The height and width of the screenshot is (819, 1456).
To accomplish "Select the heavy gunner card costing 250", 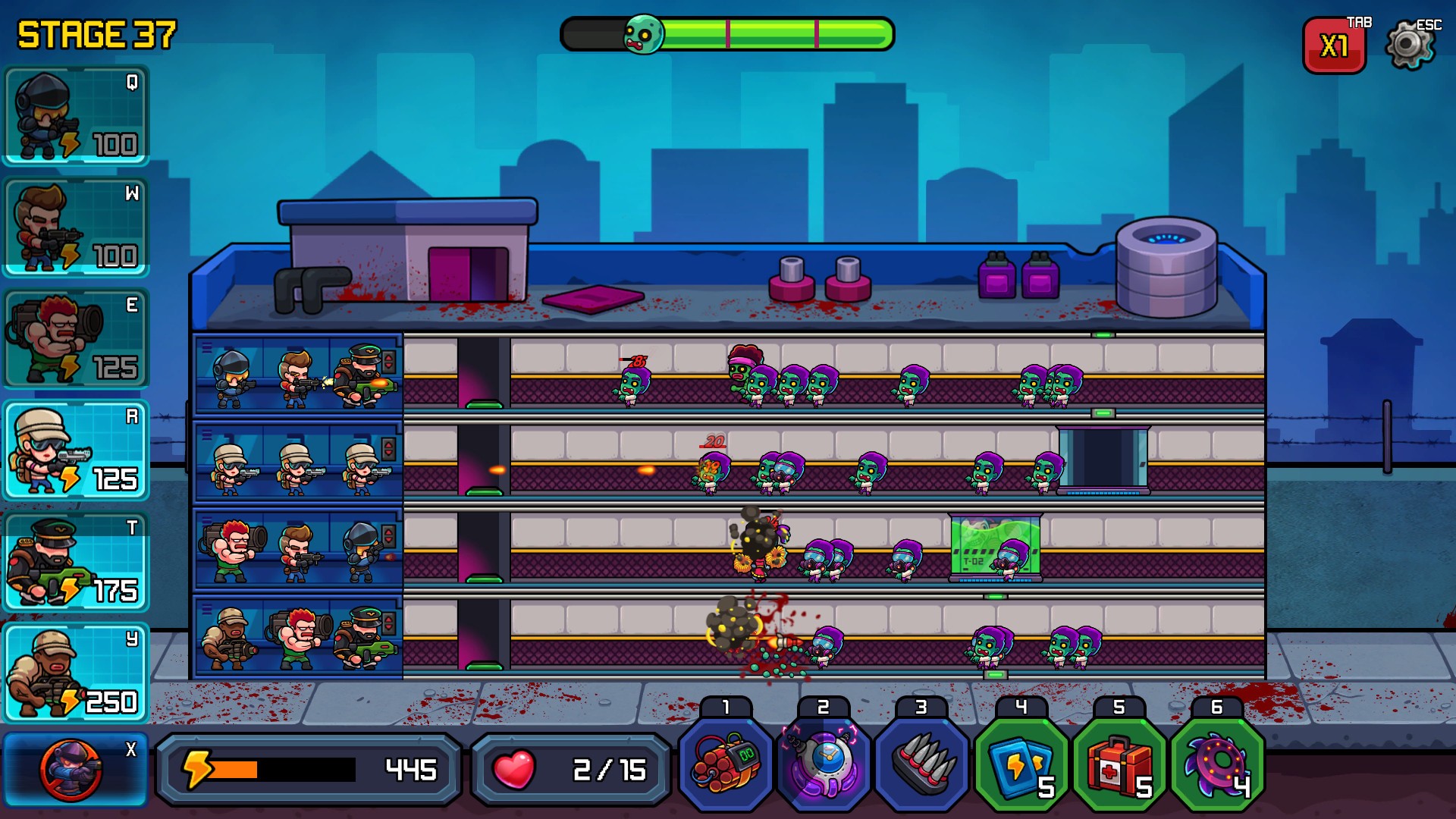I will [x=76, y=673].
